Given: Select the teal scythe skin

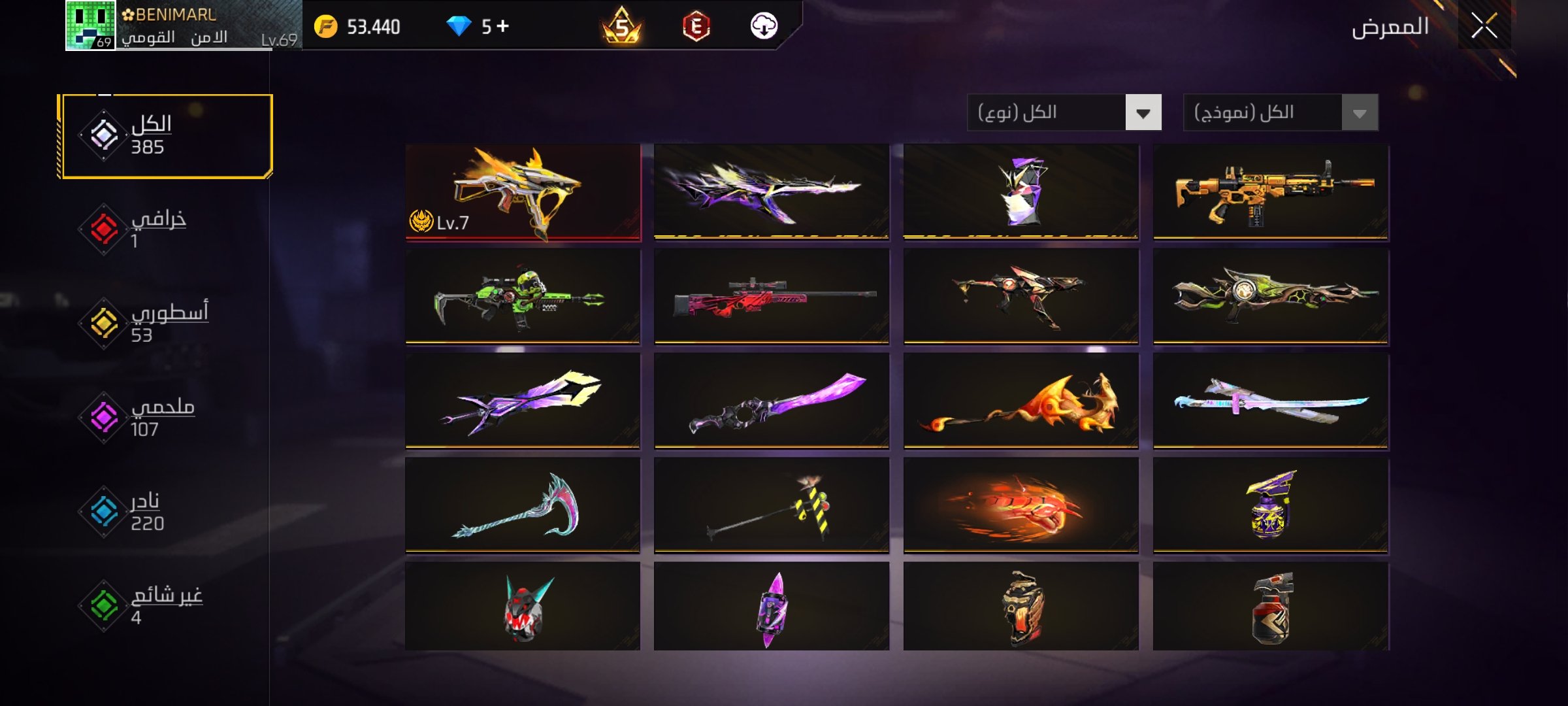Looking at the screenshot, I should click(x=523, y=506).
